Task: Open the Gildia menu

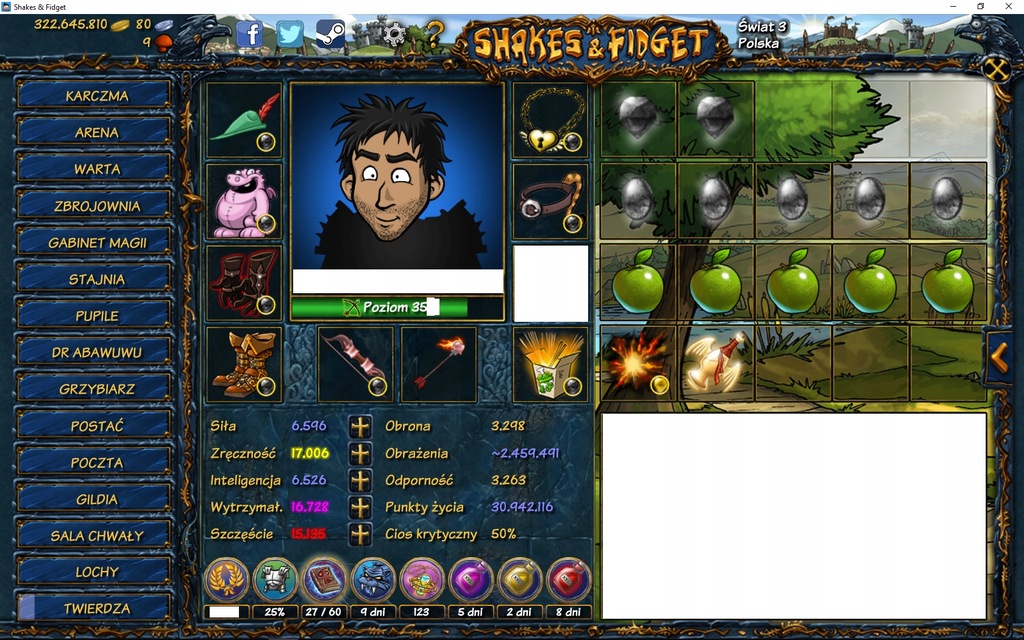Action: [96, 499]
